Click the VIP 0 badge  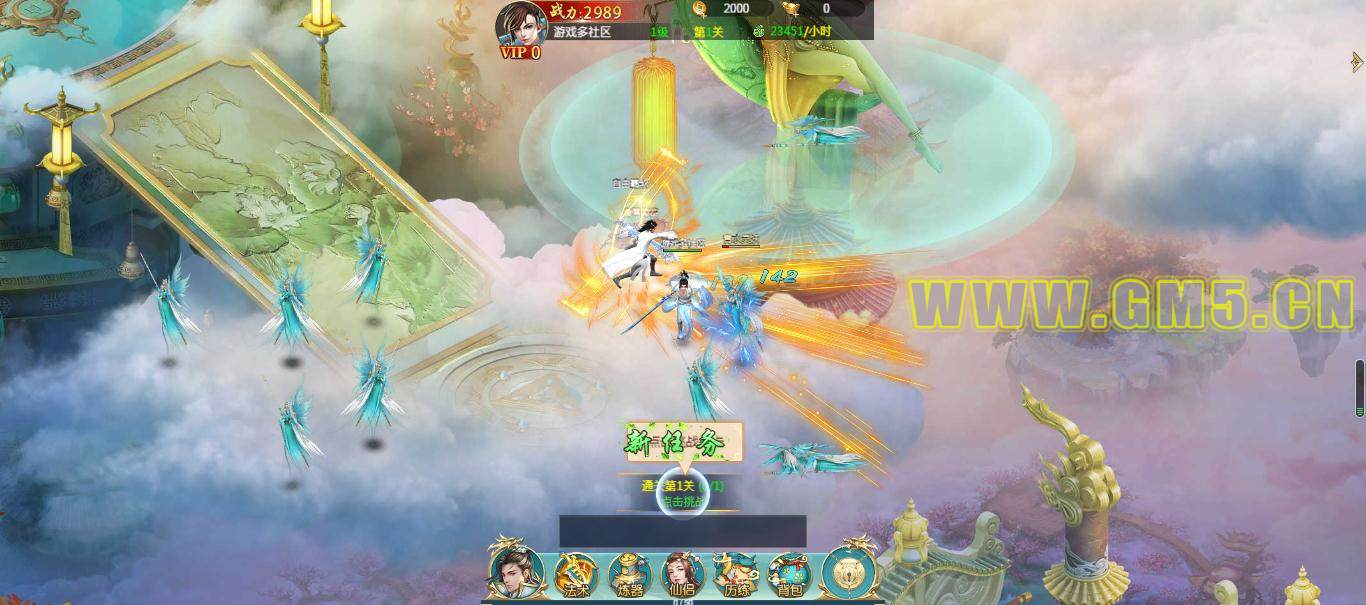point(521,53)
